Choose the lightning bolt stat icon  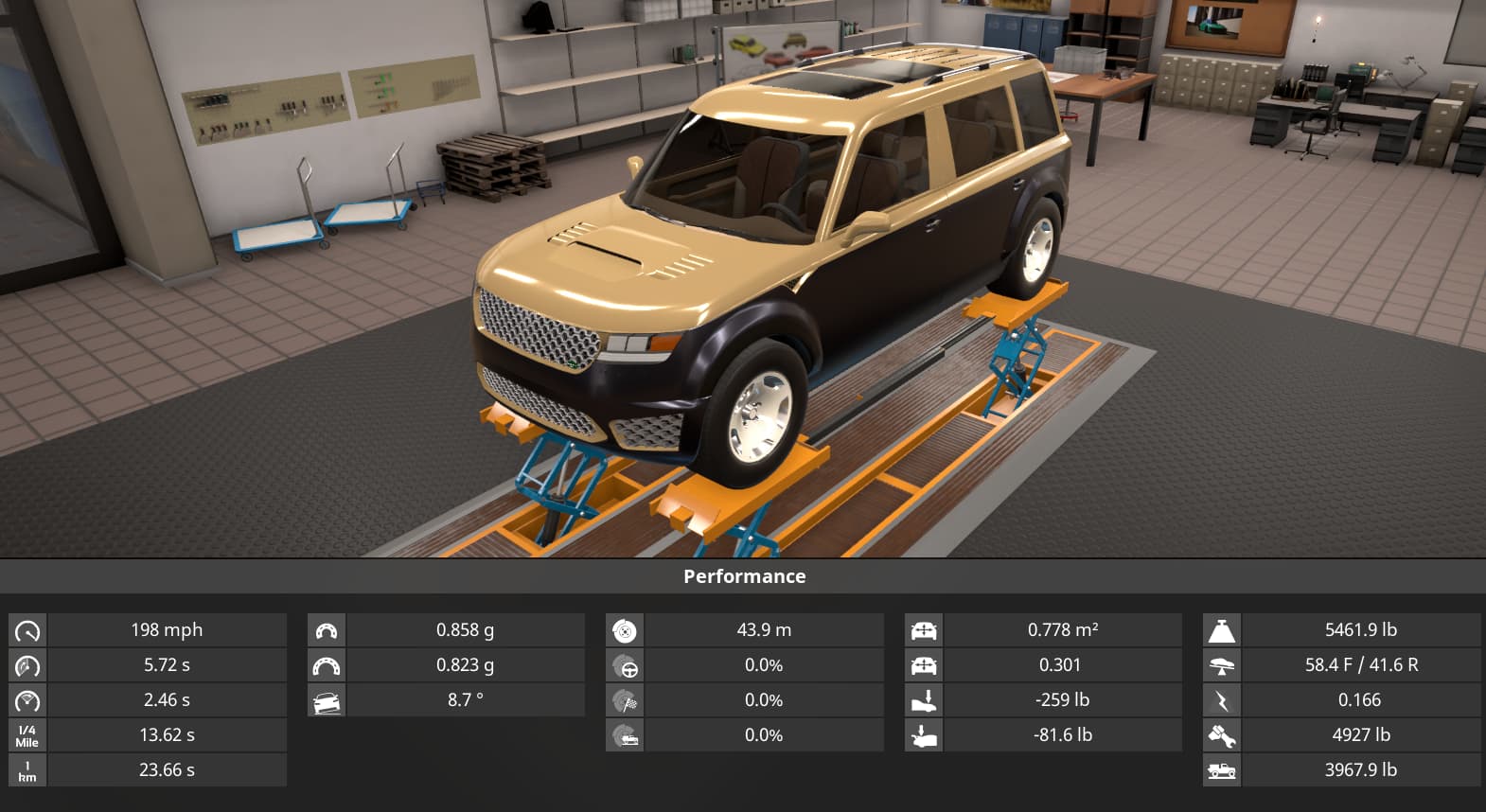[1222, 701]
